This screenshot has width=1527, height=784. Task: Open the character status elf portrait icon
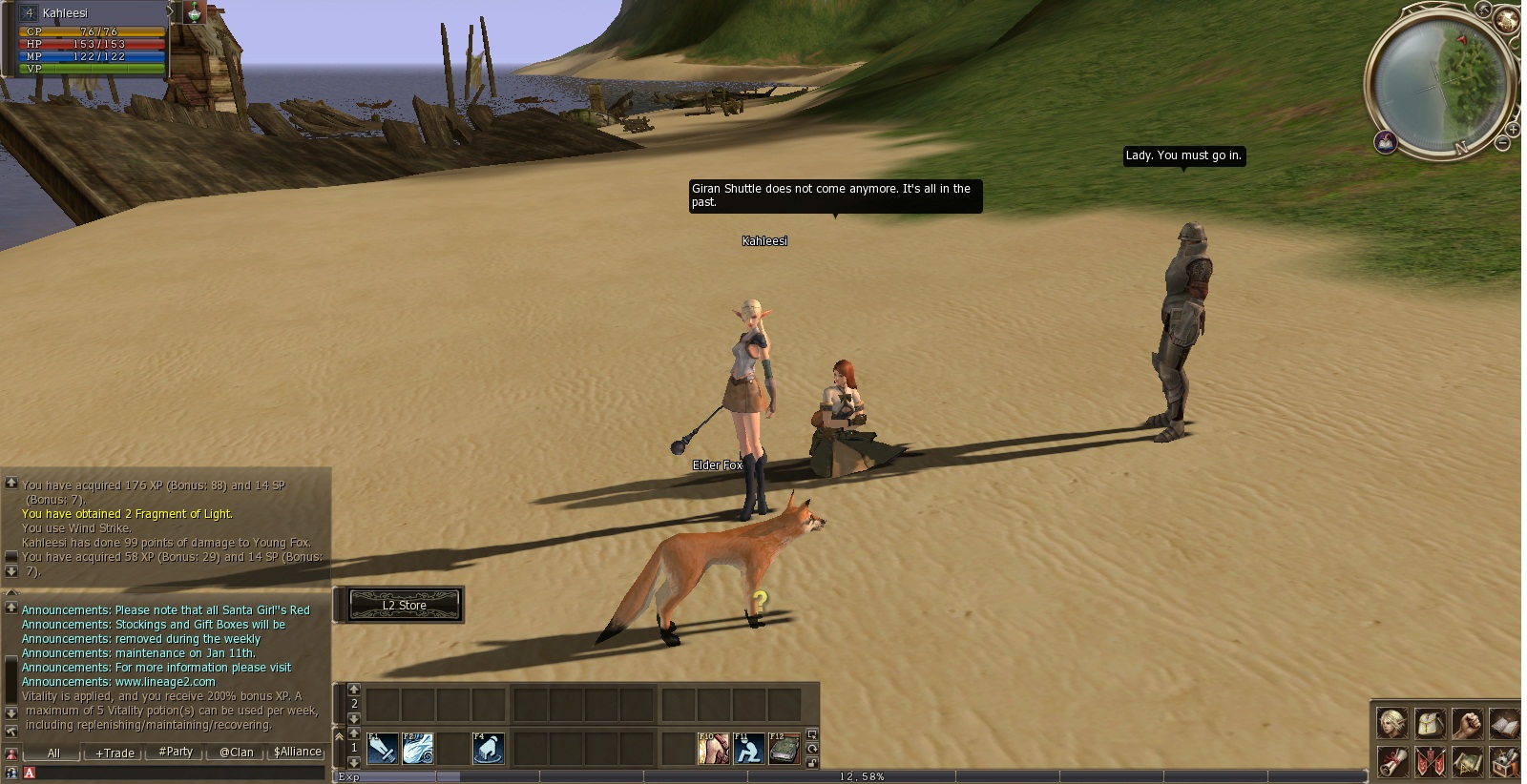pyautogui.click(x=1392, y=724)
